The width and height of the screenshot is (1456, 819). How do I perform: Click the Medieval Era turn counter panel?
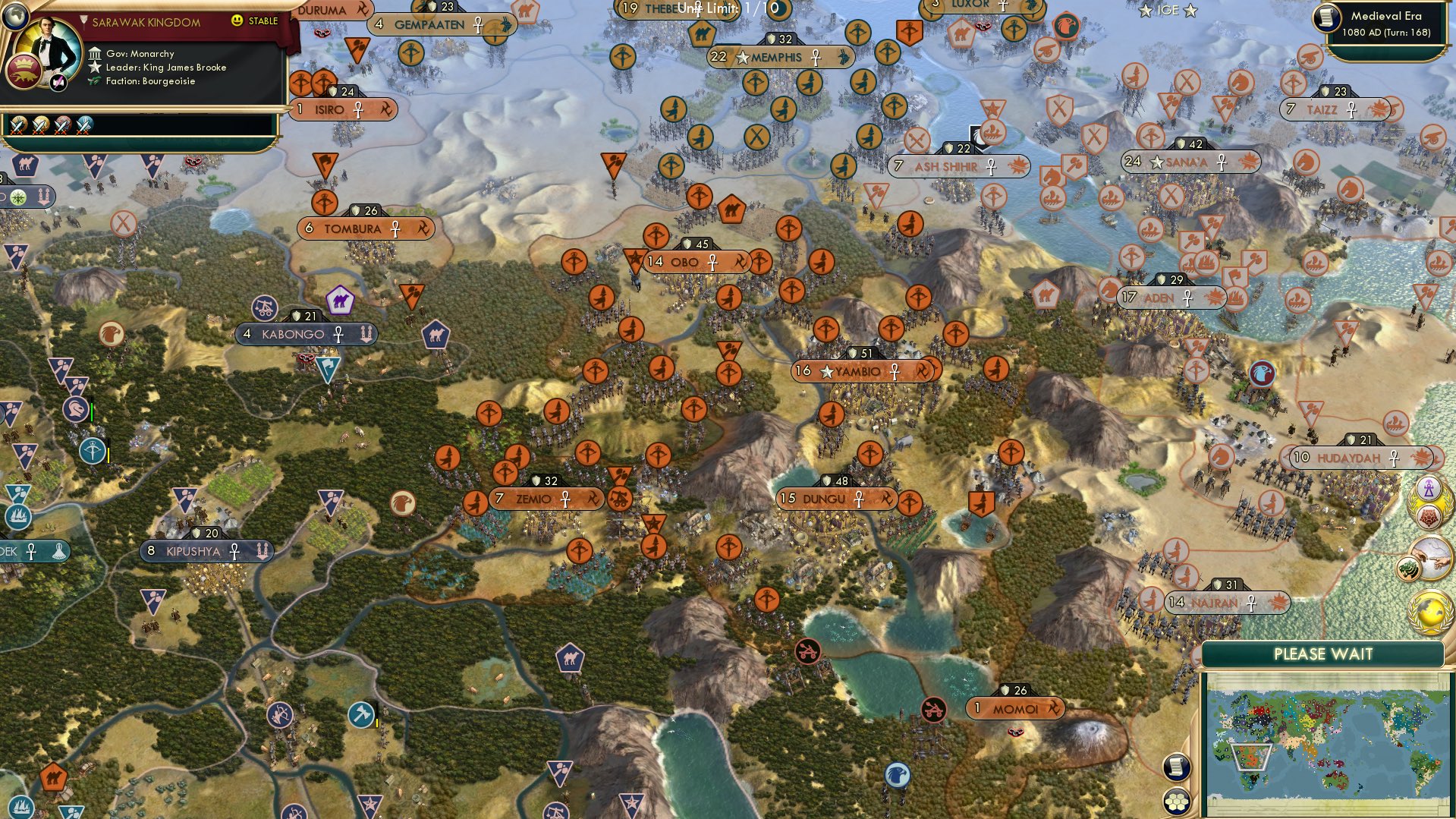click(x=1388, y=19)
